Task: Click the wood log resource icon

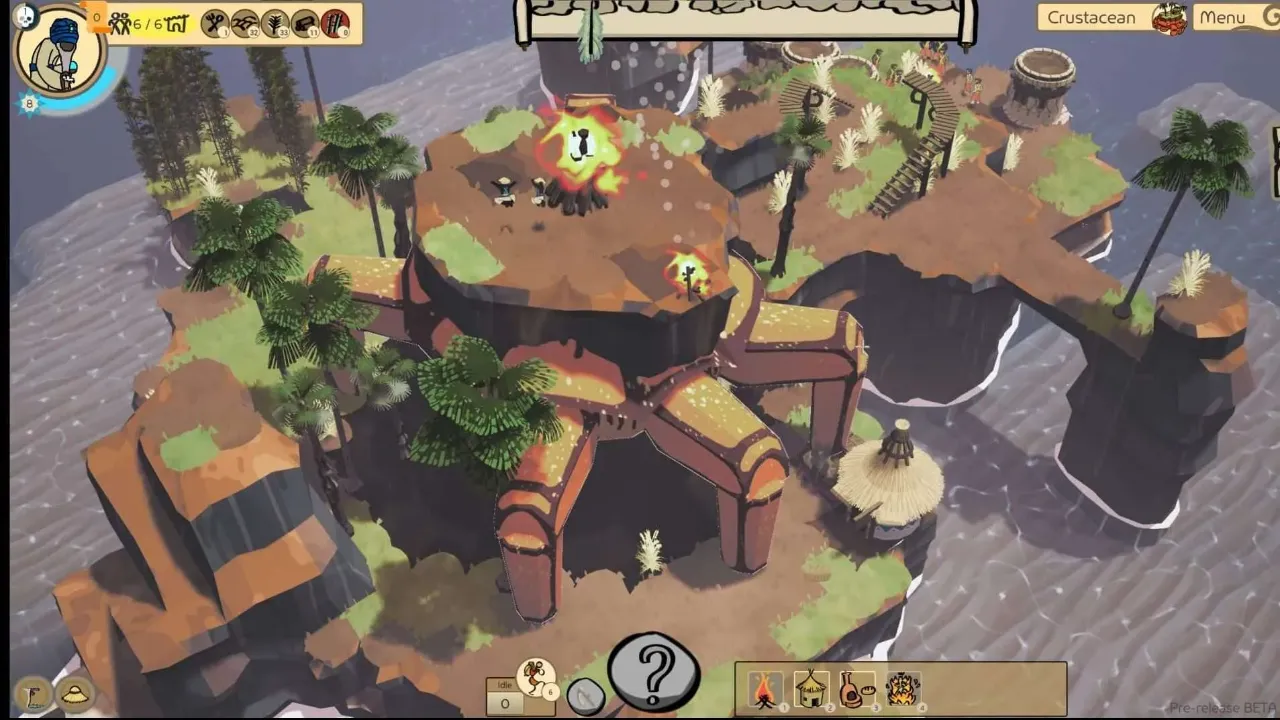Action: pos(305,22)
